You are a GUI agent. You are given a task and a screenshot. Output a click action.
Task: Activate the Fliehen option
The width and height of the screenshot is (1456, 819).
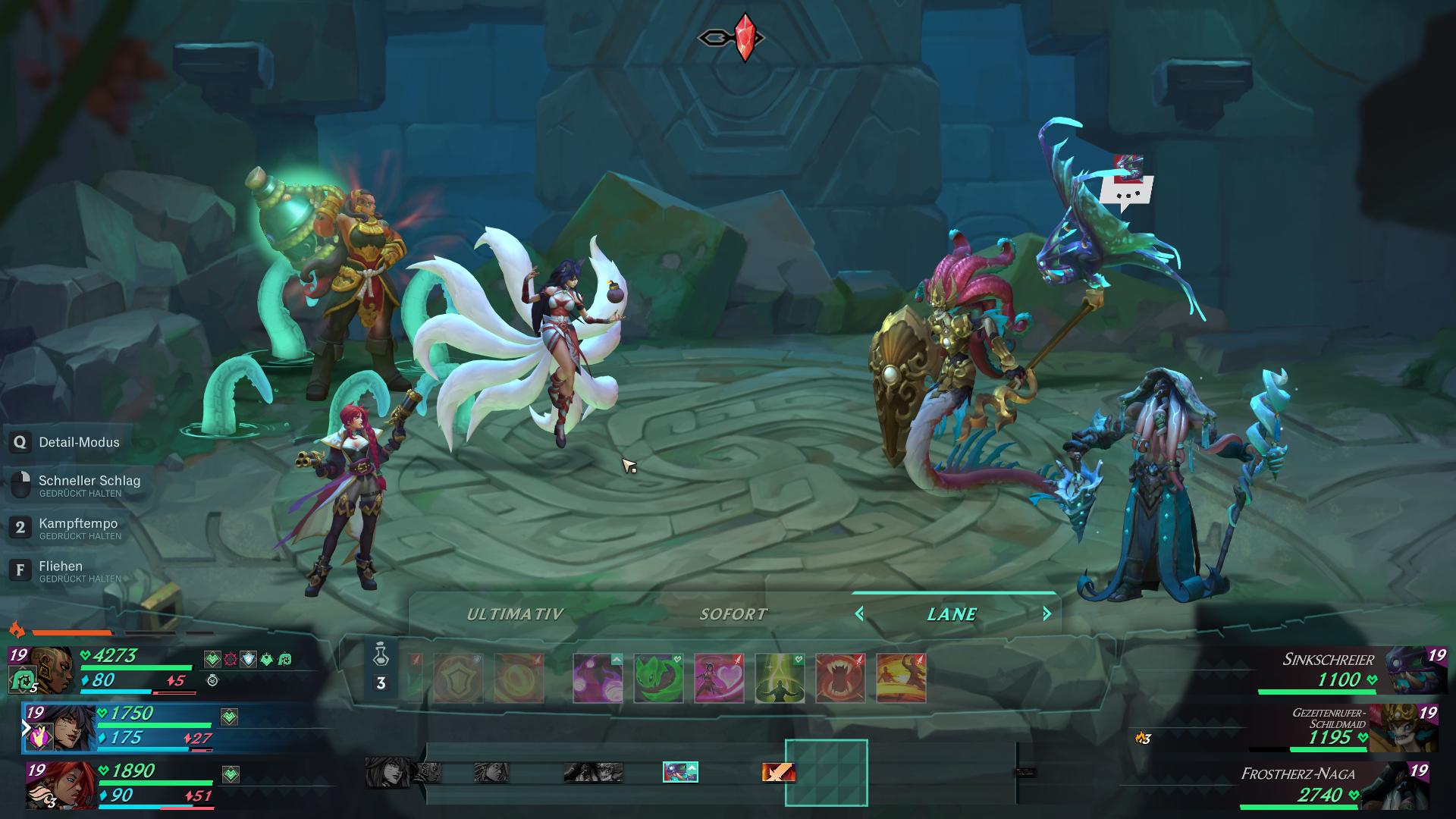54,566
